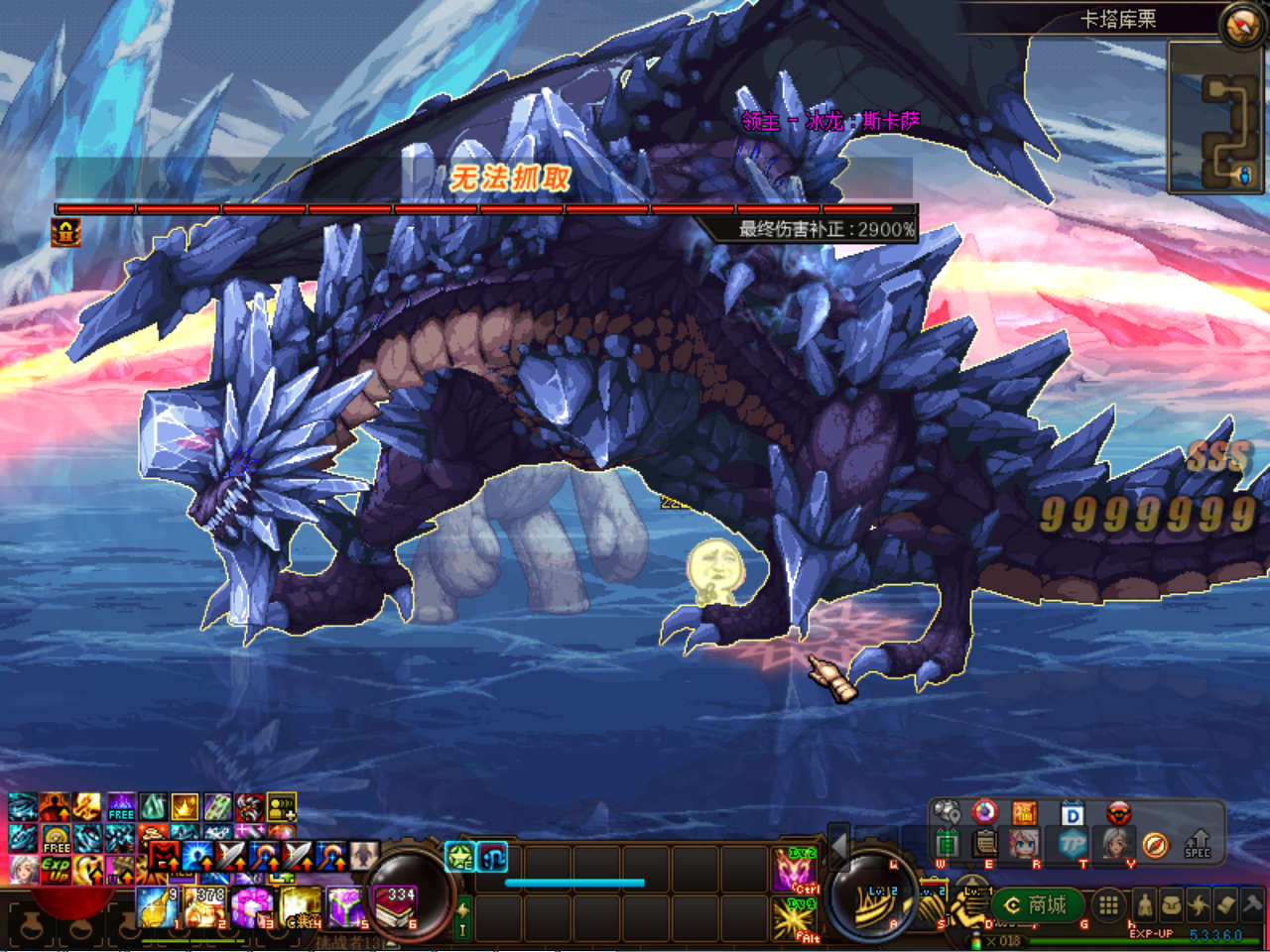Click the compass icon above the minimap
1270x952 pixels.
[x=1241, y=26]
